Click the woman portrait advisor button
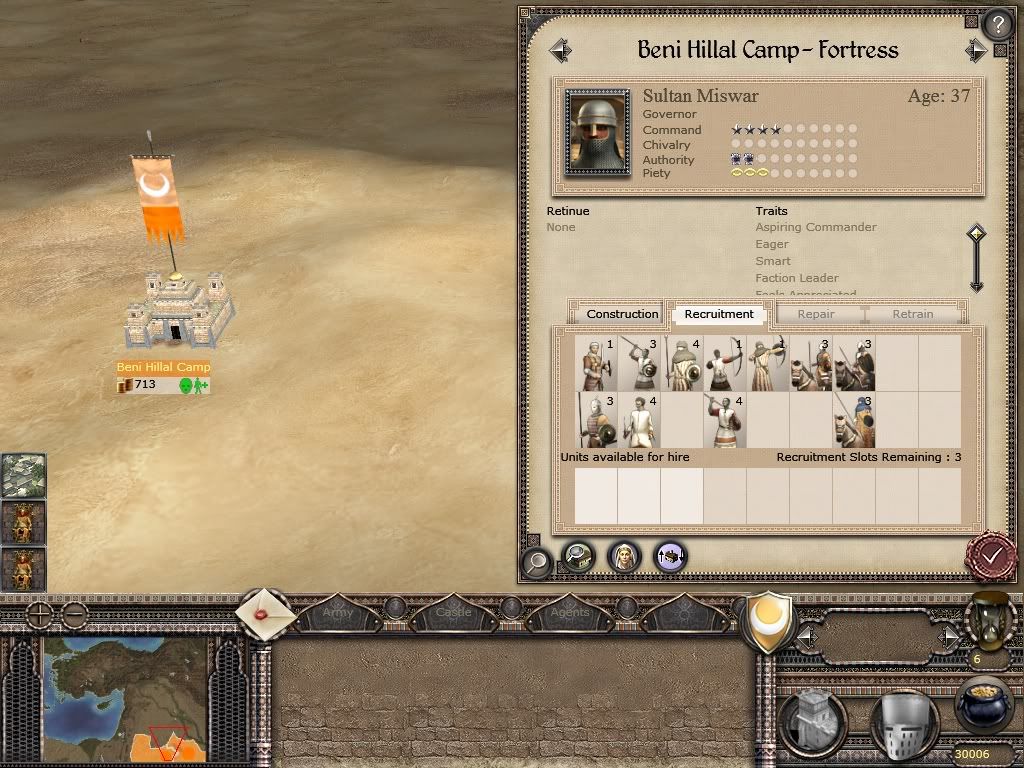Image resolution: width=1024 pixels, height=768 pixels. [x=624, y=556]
